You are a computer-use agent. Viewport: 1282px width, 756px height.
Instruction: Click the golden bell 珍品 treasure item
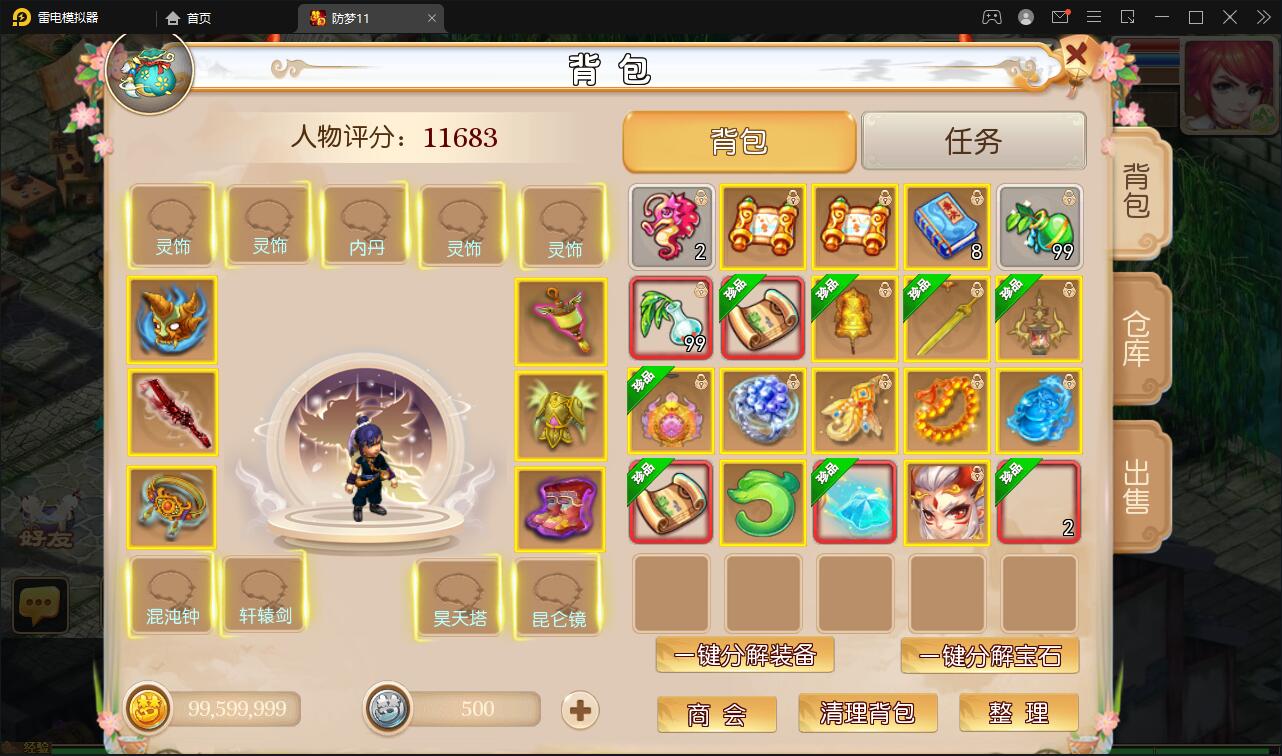pyautogui.click(x=854, y=320)
